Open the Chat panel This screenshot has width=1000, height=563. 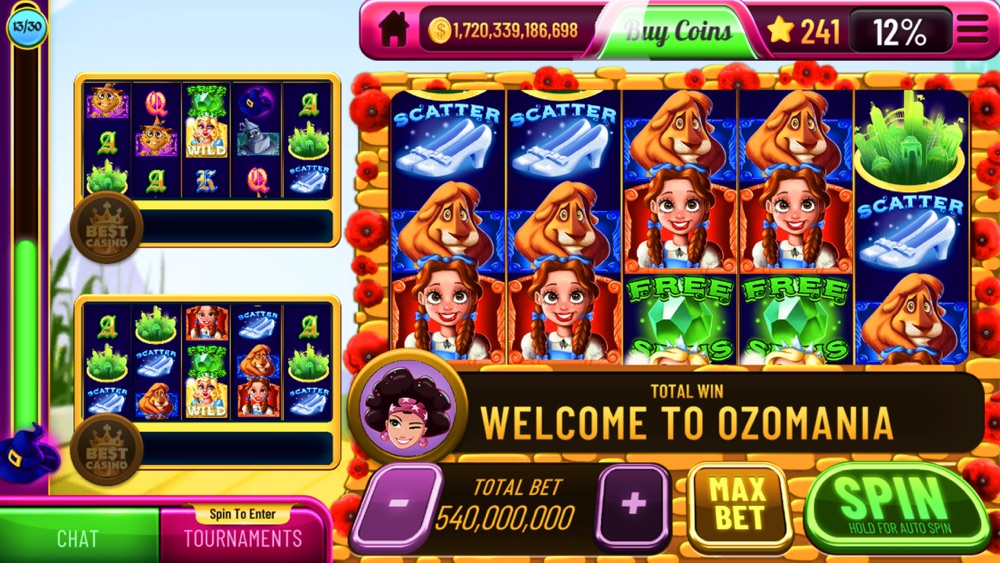[78, 538]
